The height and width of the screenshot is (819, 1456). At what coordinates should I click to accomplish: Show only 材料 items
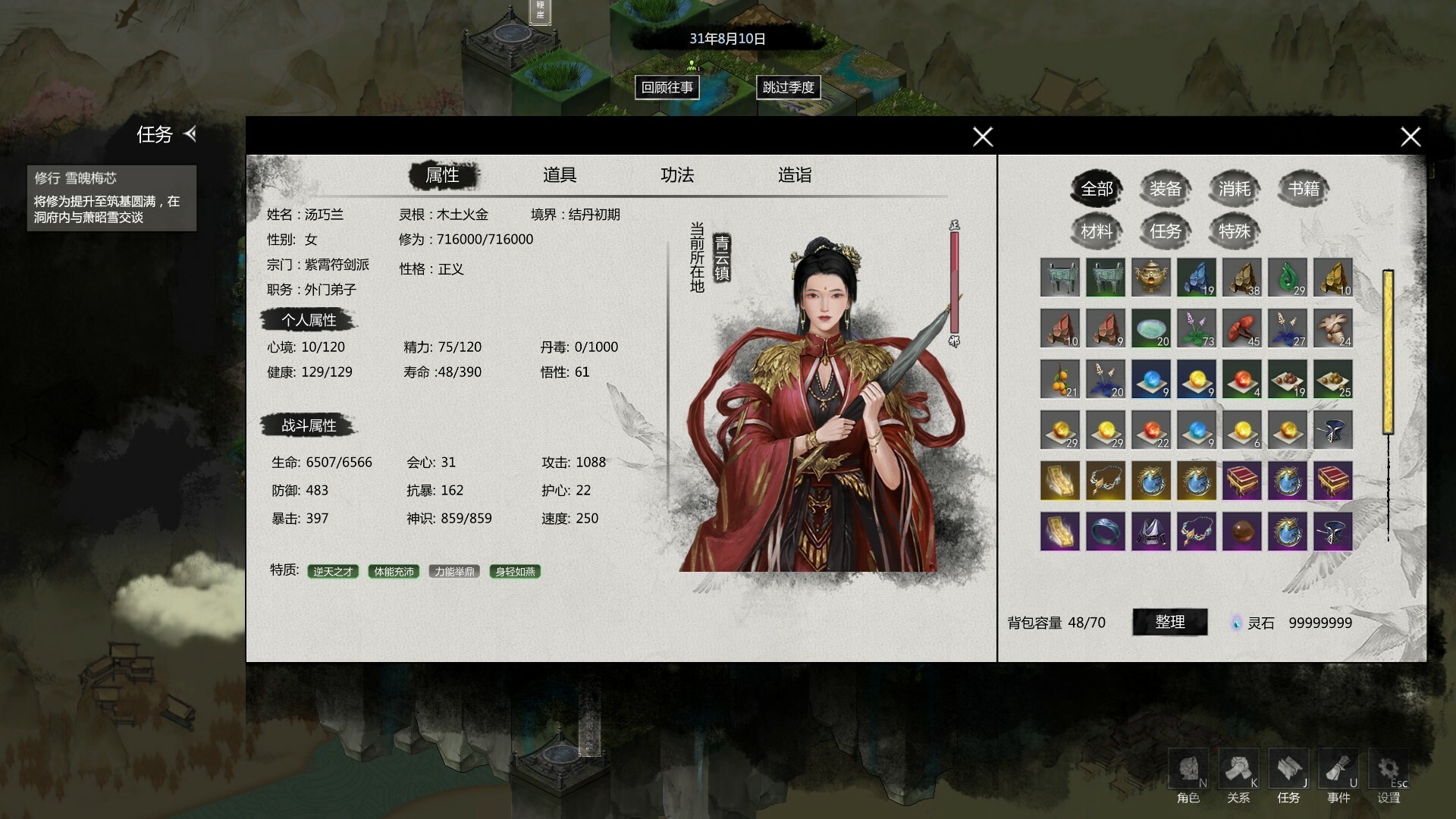(1096, 231)
